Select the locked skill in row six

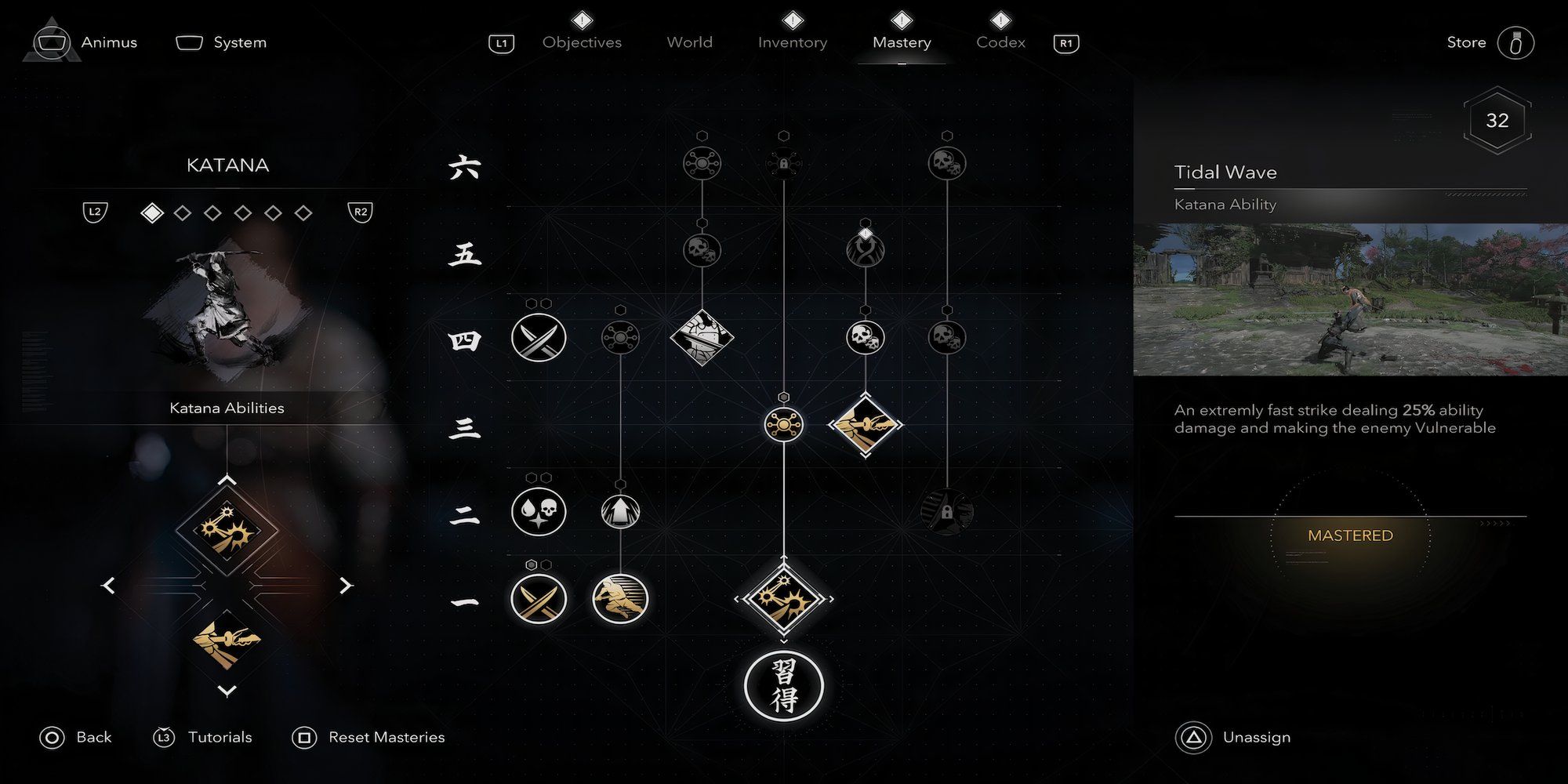pyautogui.click(x=783, y=163)
